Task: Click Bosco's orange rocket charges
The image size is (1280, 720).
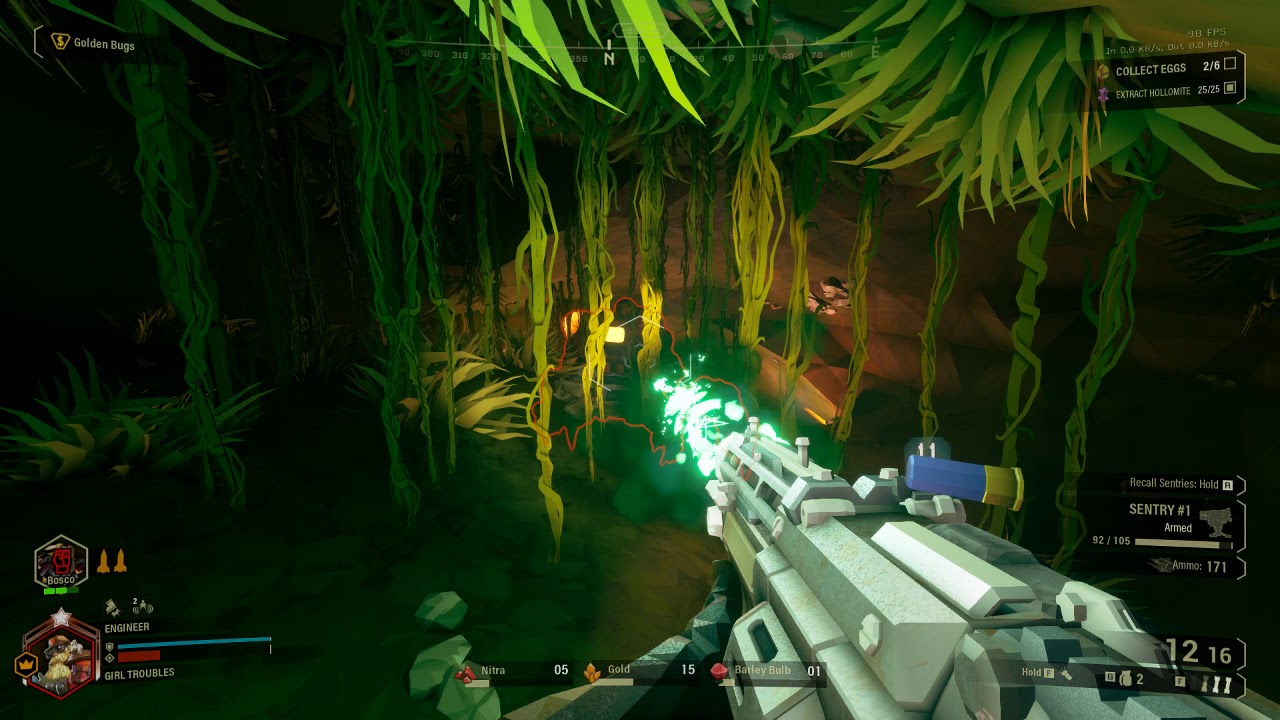Action: tap(111, 561)
